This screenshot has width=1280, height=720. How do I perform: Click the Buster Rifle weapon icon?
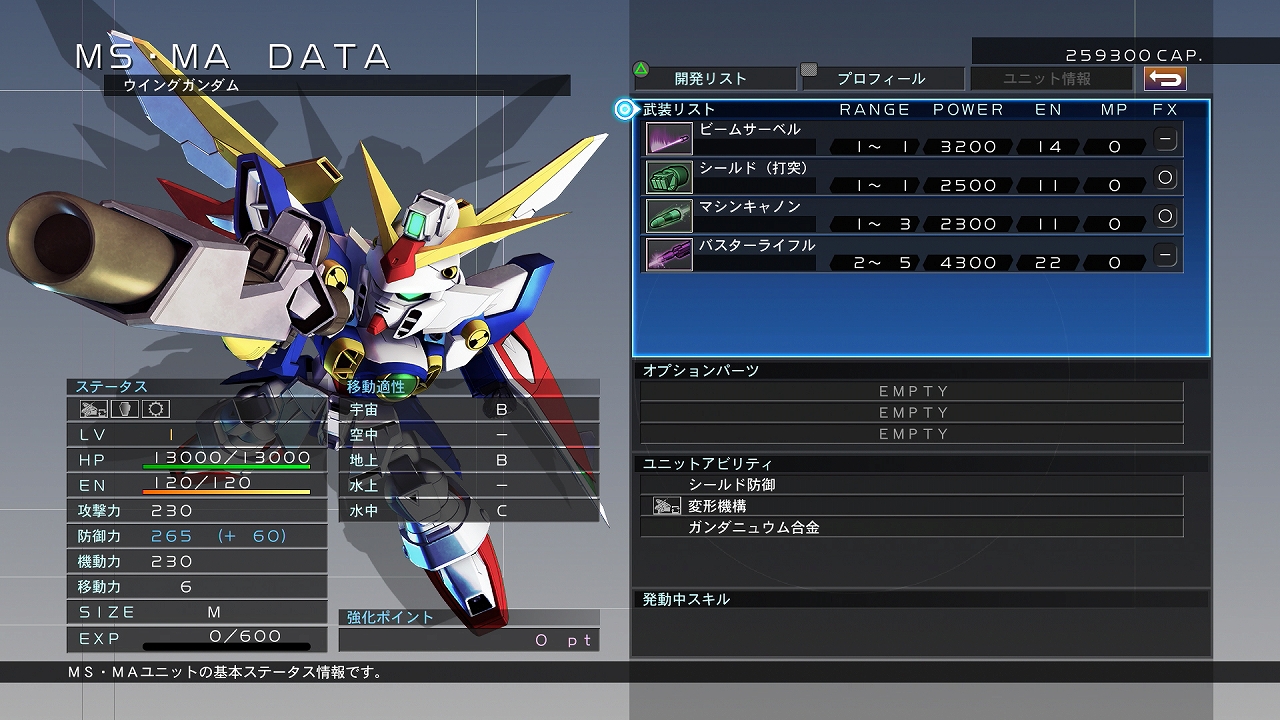pos(668,254)
